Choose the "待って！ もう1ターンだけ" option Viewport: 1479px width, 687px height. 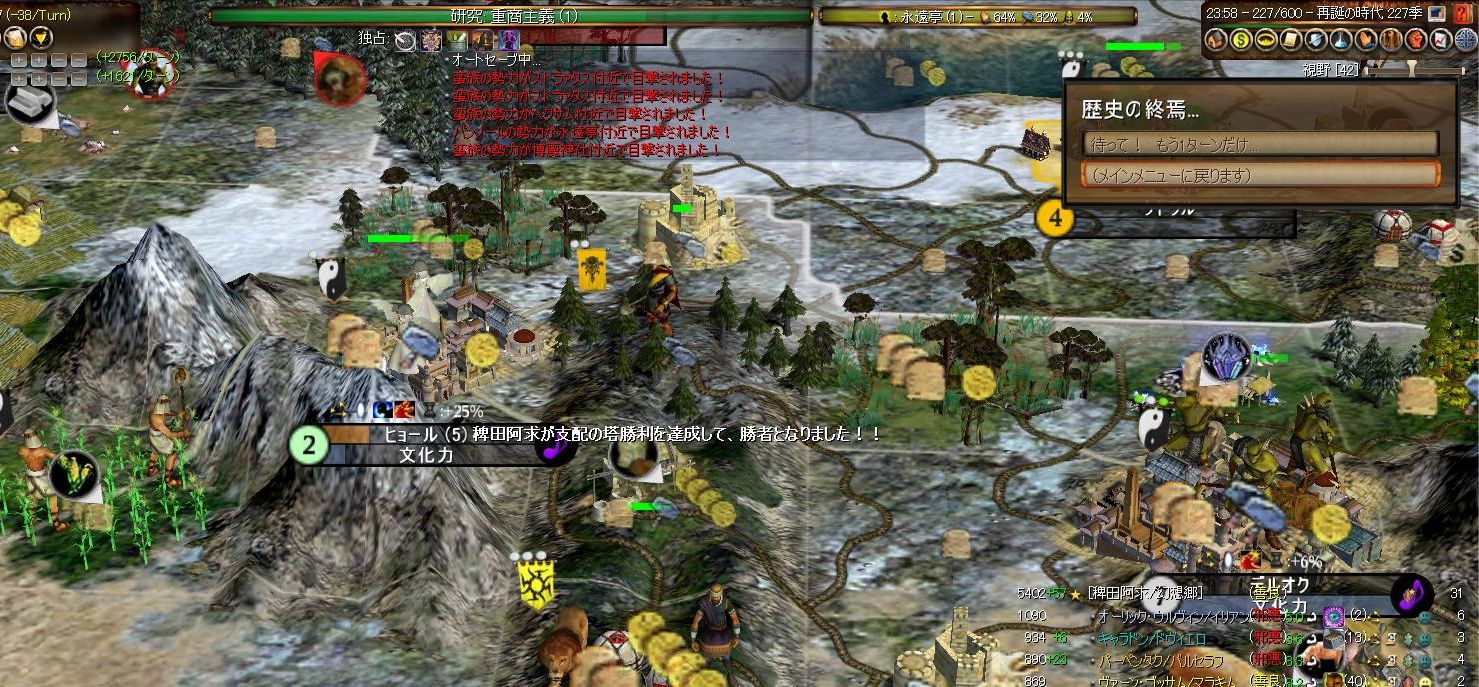[1260, 144]
